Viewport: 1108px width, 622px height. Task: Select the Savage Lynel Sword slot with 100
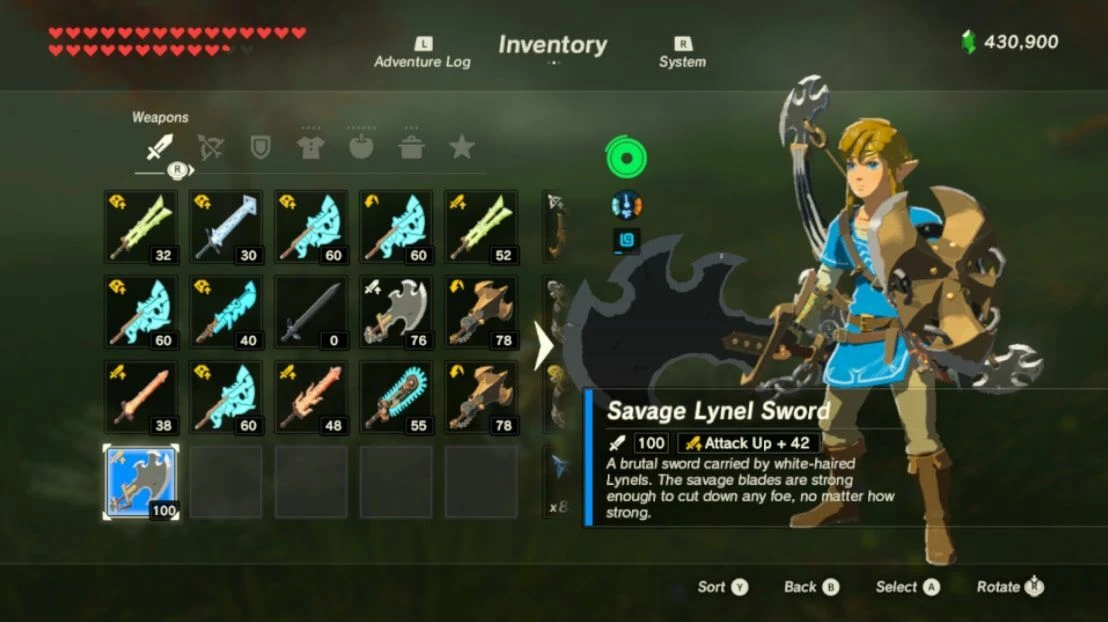coord(141,482)
